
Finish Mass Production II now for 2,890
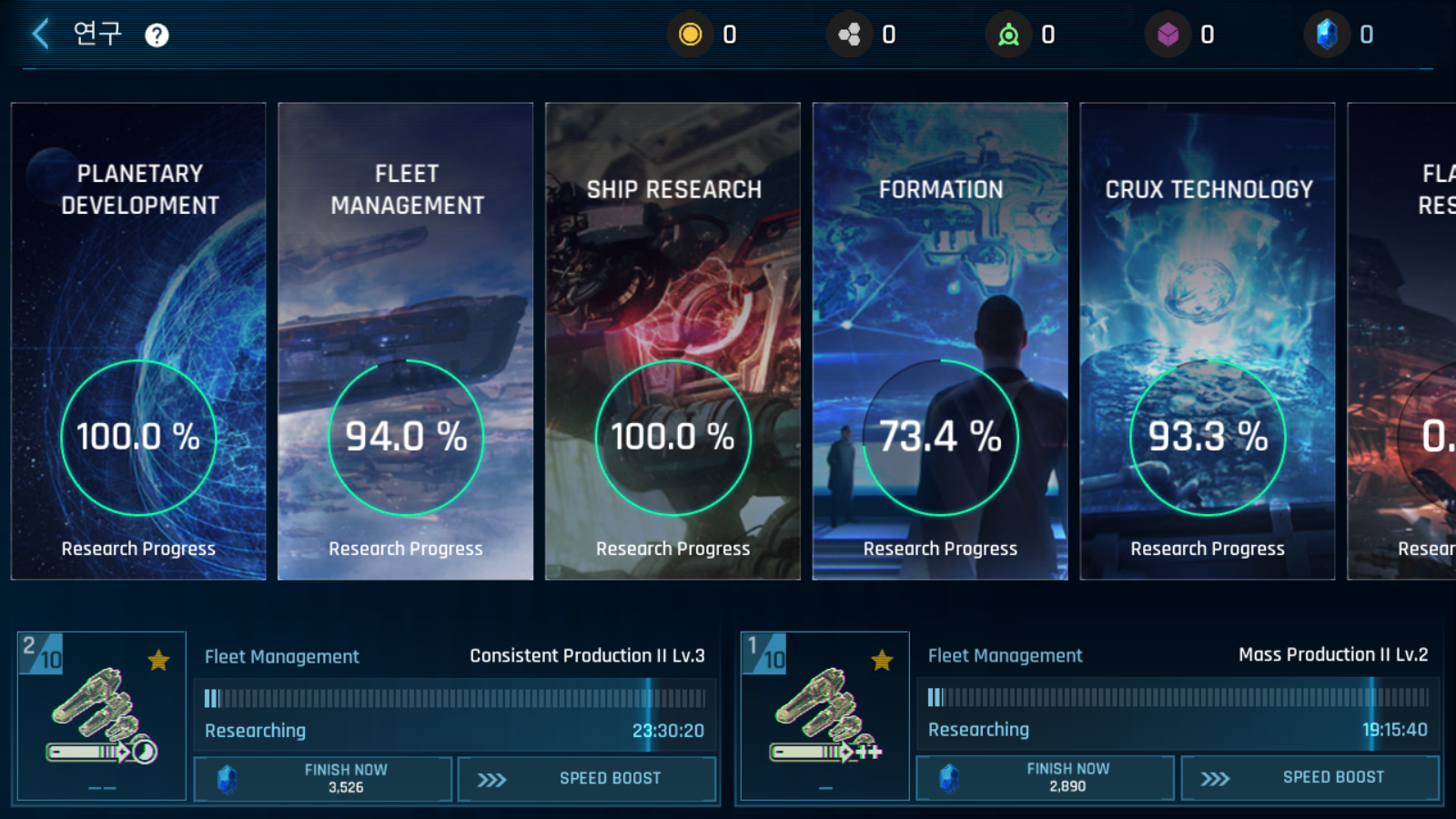click(1046, 778)
